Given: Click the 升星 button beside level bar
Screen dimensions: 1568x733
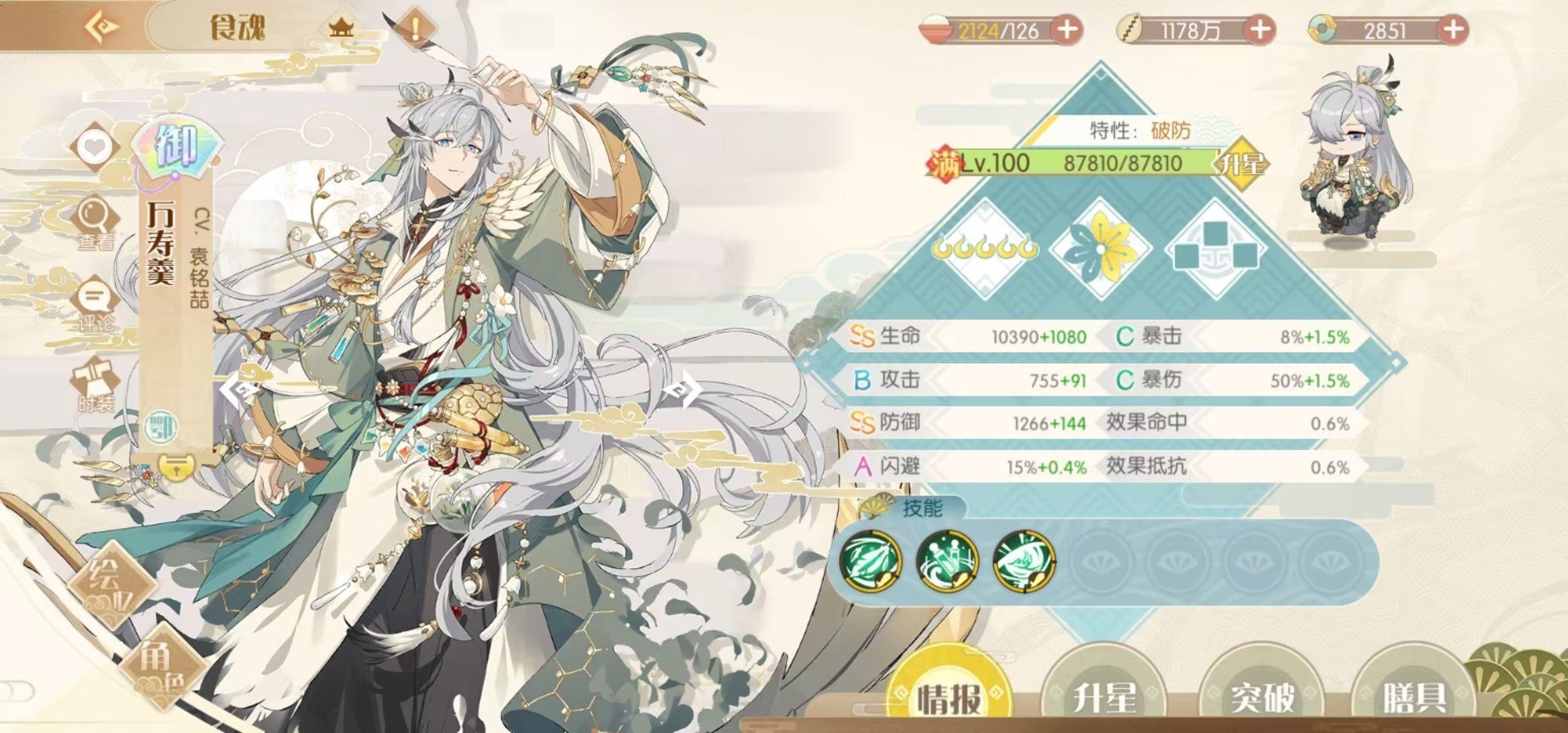Looking at the screenshot, I should click(1242, 164).
